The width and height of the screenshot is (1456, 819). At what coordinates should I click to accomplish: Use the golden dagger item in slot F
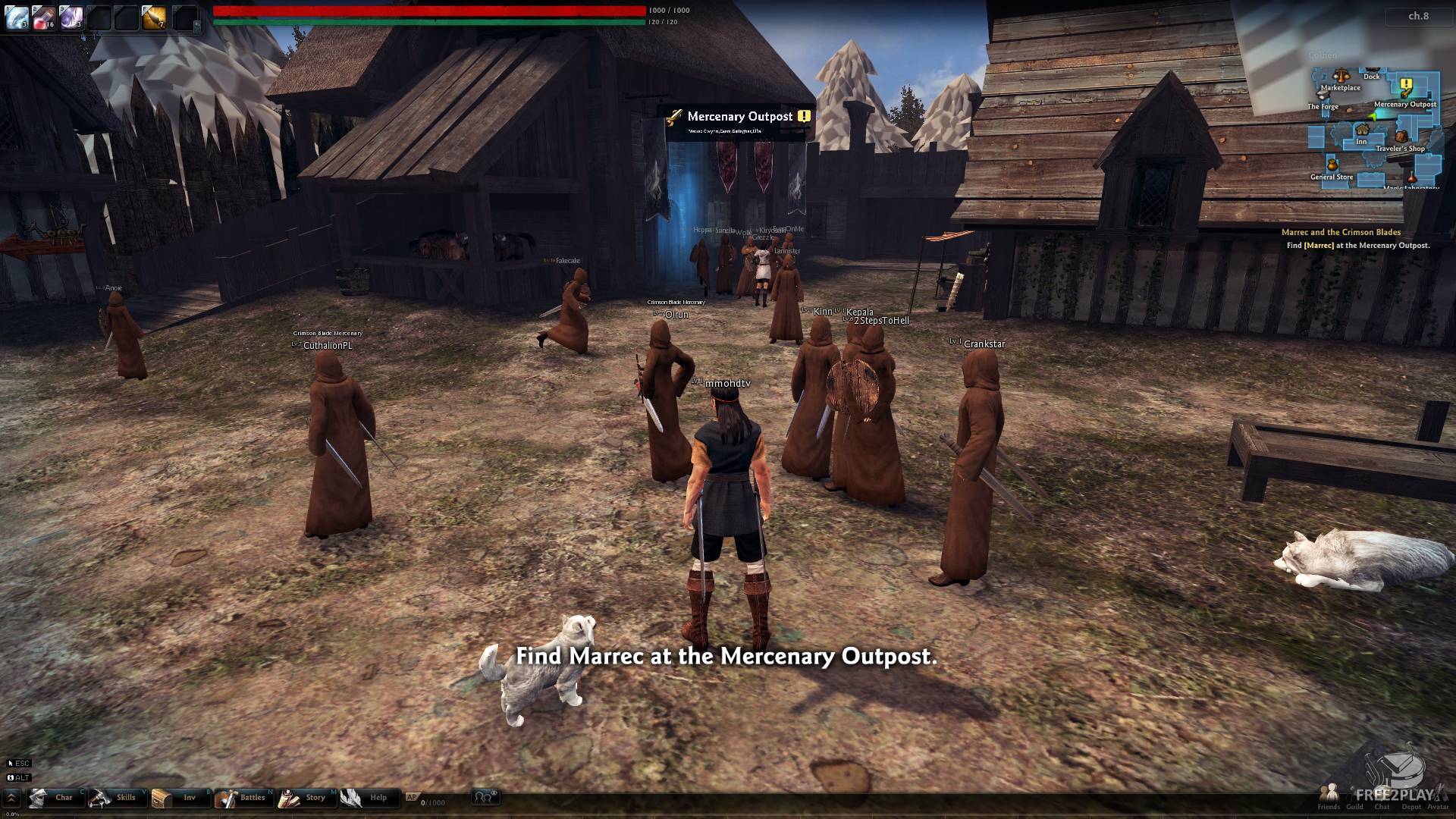click(x=155, y=17)
